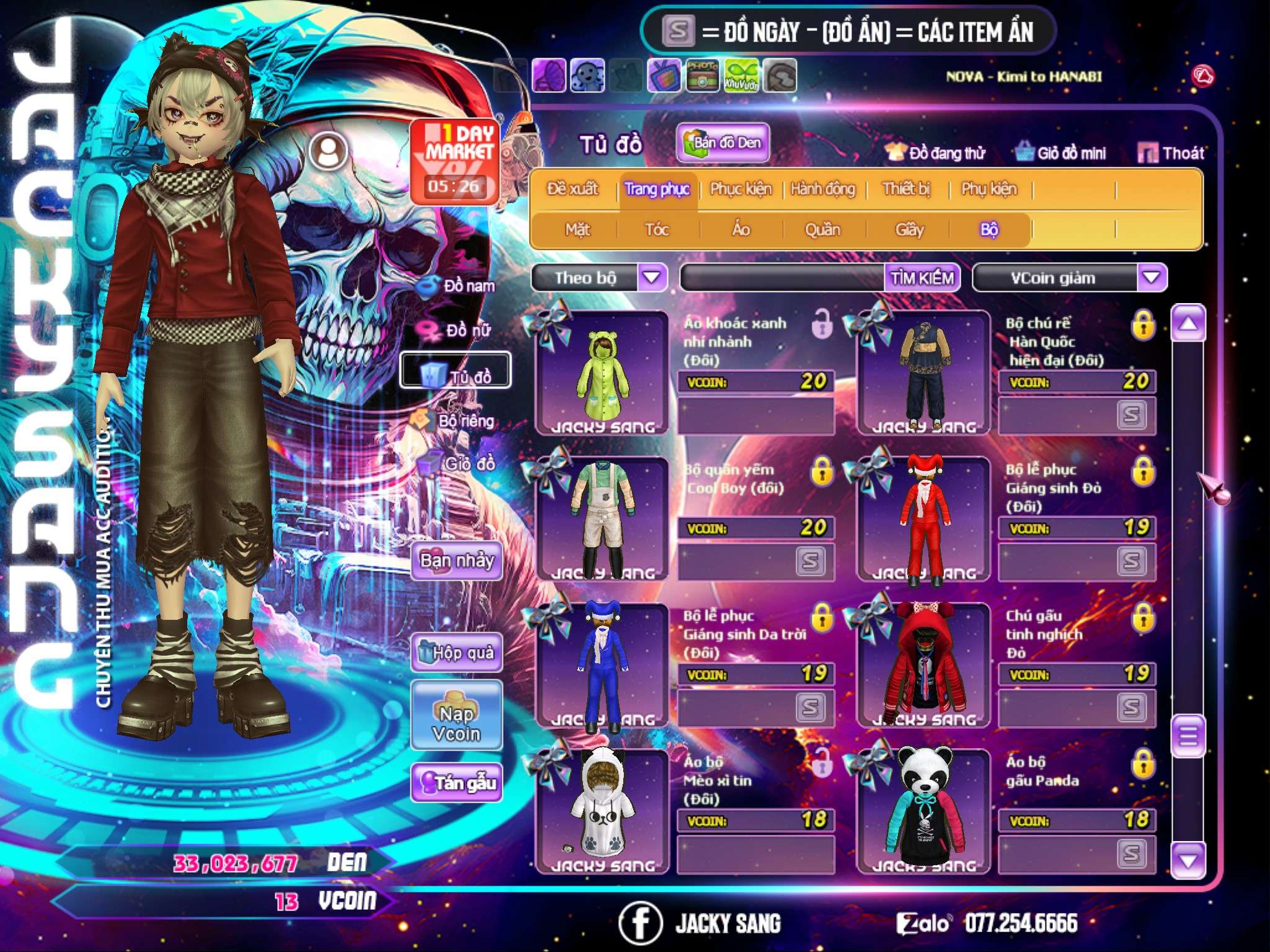1270x952 pixels.
Task: Select the Panda bear outfit thumbnail
Action: (x=924, y=809)
